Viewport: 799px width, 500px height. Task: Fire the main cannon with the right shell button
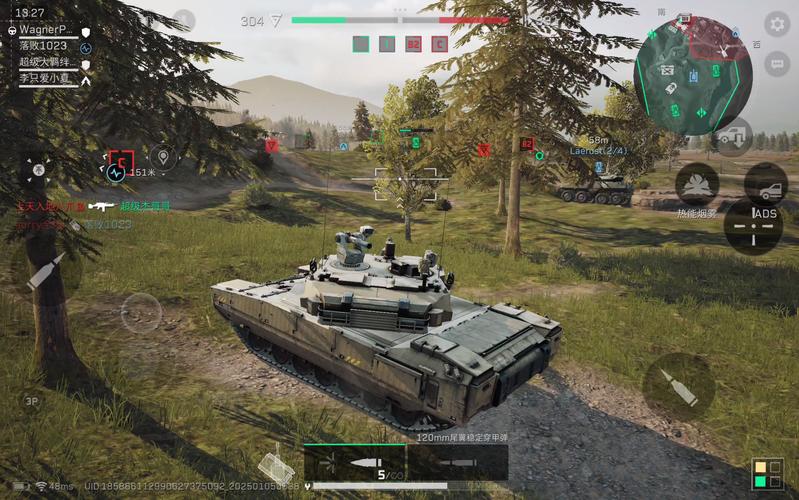pos(679,386)
